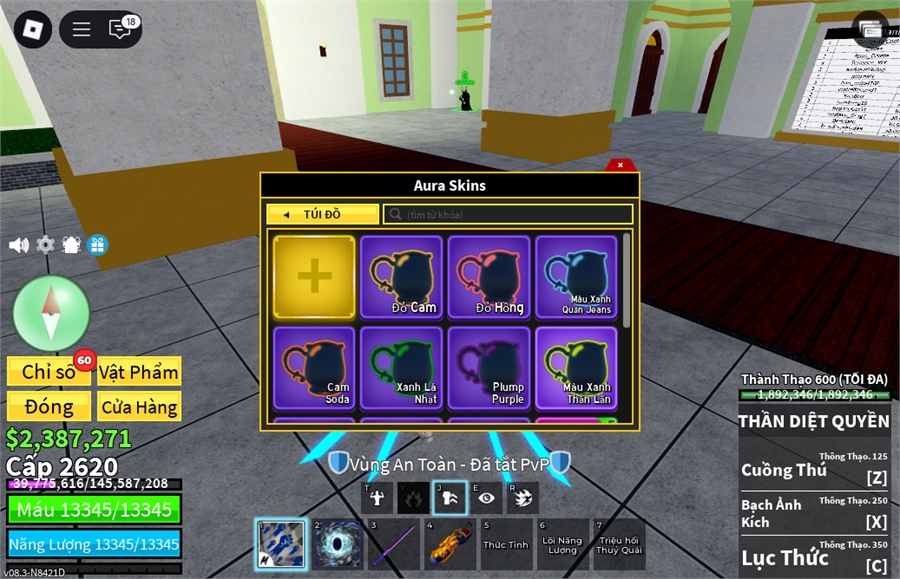Add a new aura skin with the plus tile

(314, 277)
